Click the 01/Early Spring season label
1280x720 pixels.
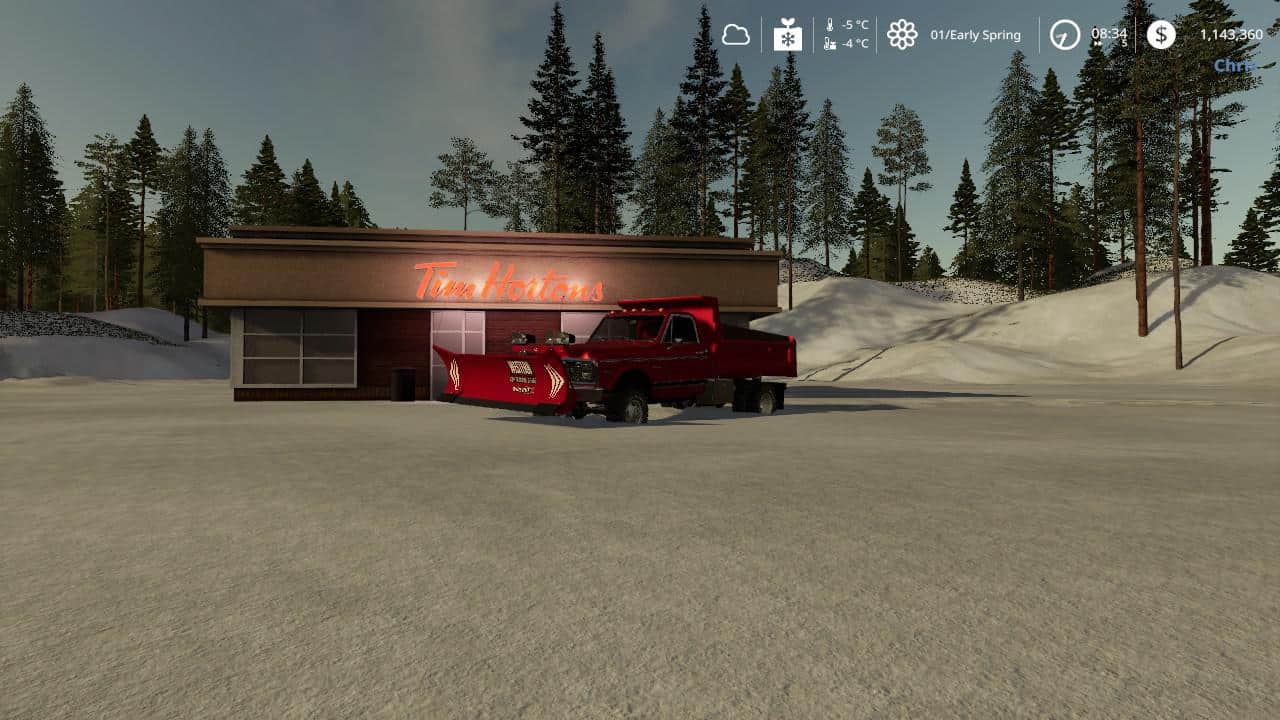click(x=976, y=33)
